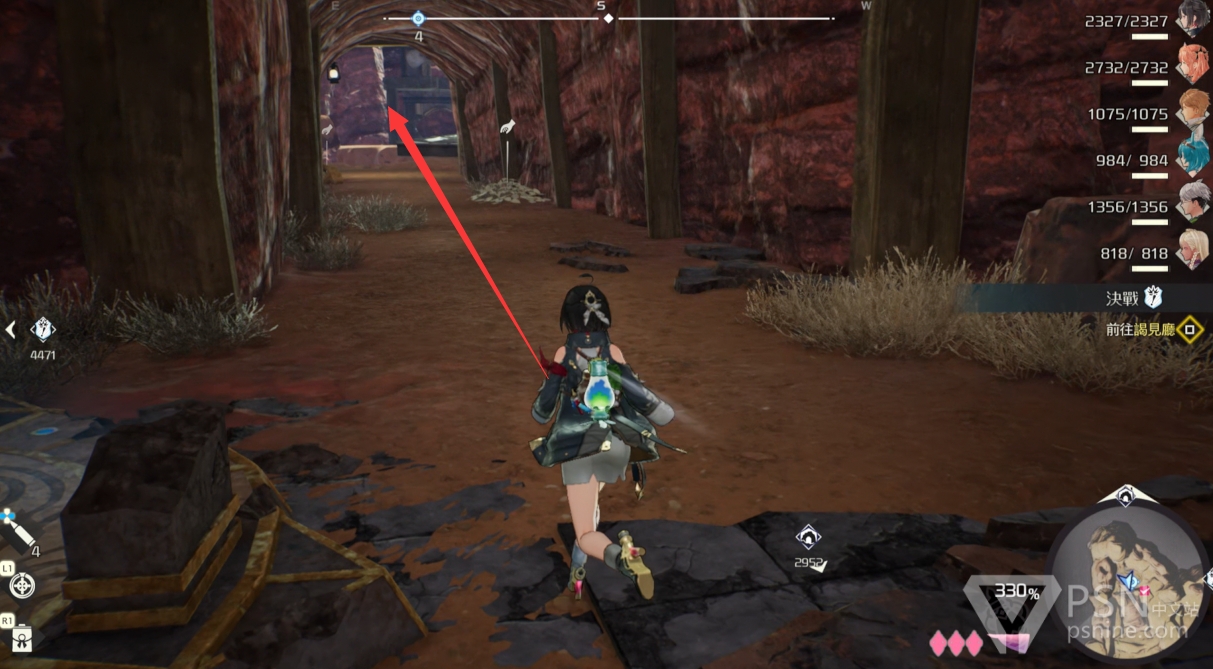Click the quest marker showing 4471
Screen dimensions: 1213x669
[x=43, y=329]
